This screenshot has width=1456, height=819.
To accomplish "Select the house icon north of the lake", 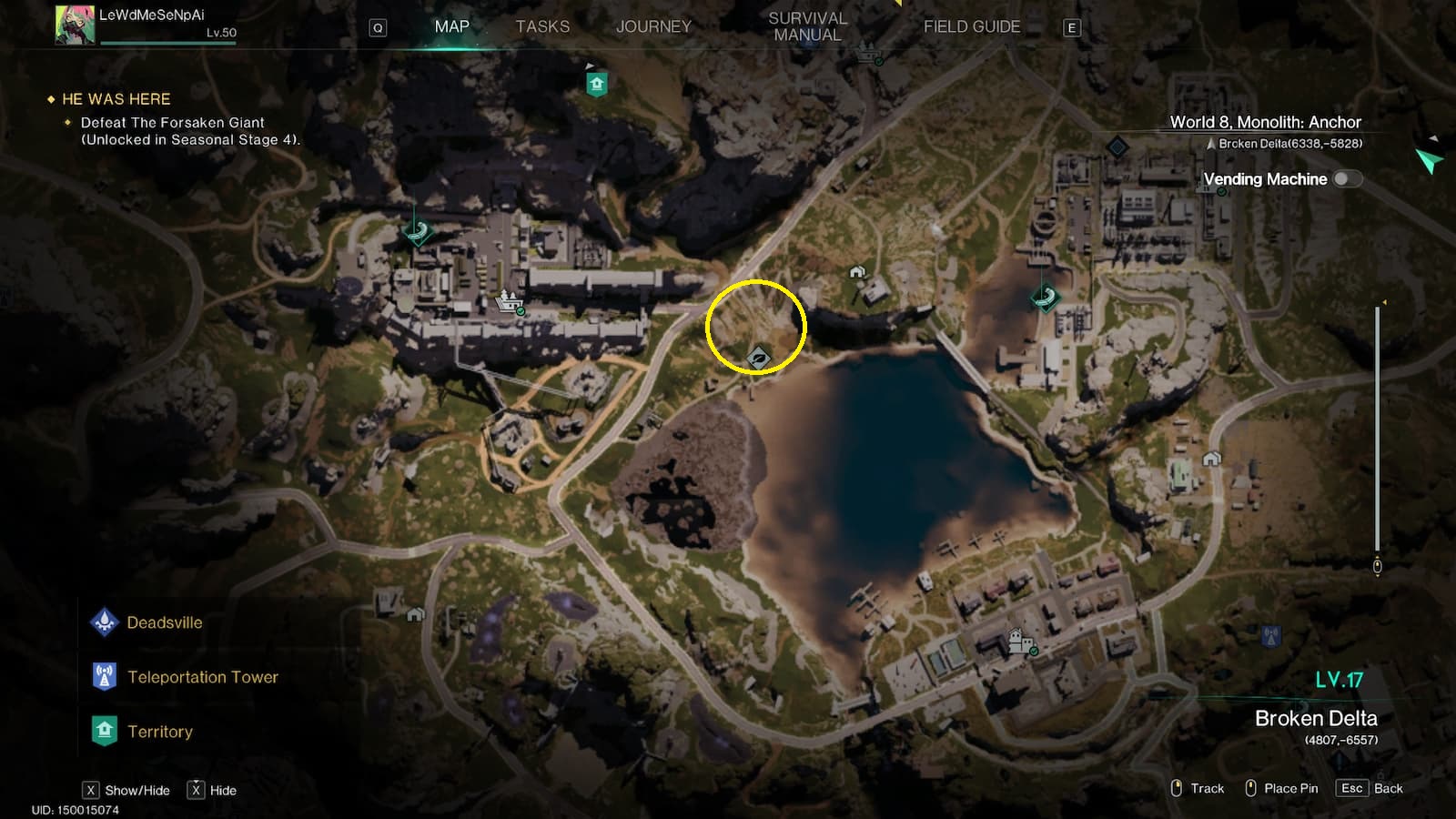I will (856, 271).
